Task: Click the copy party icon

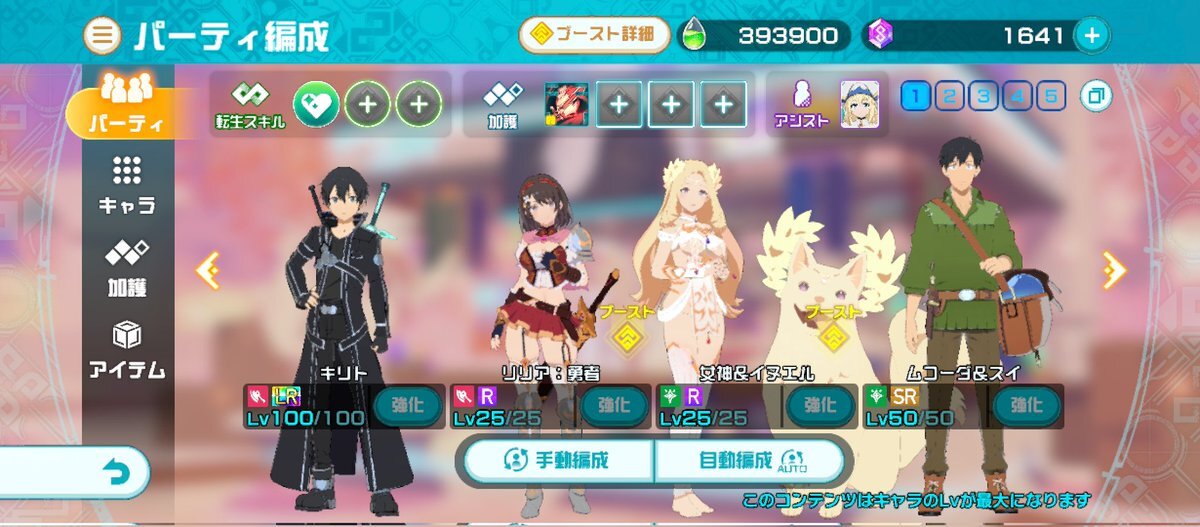Action: (1097, 96)
